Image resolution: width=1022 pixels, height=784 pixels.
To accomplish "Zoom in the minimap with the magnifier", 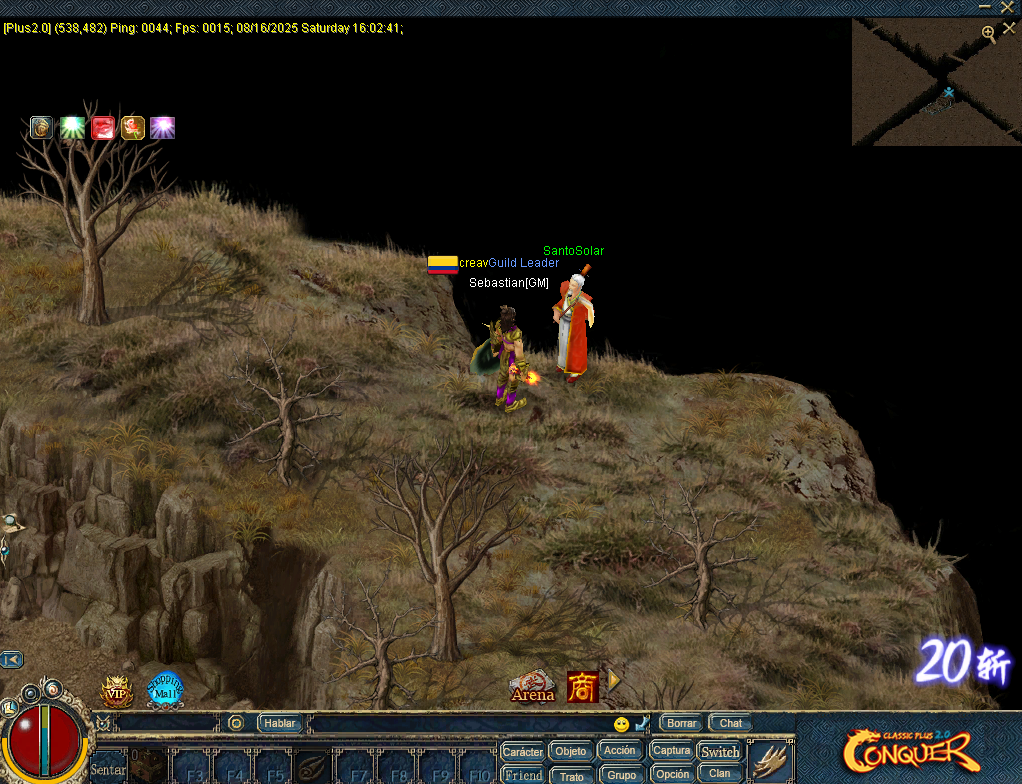I will click(988, 33).
